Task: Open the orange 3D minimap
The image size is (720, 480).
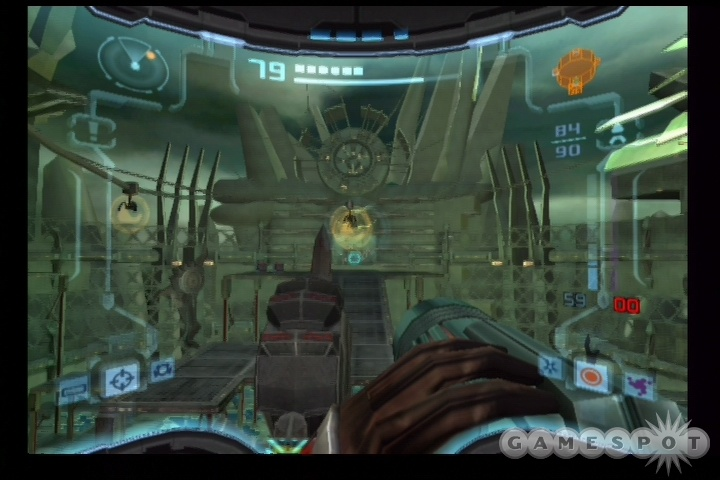Action: [576, 71]
